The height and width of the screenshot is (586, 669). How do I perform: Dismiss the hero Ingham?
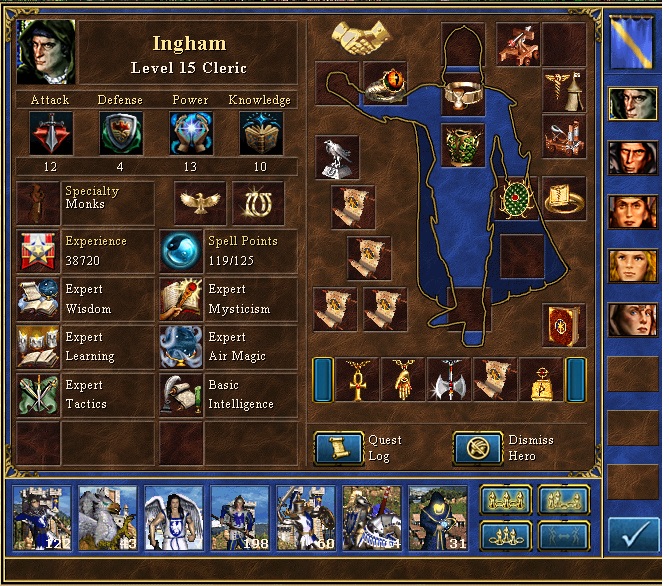(478, 448)
